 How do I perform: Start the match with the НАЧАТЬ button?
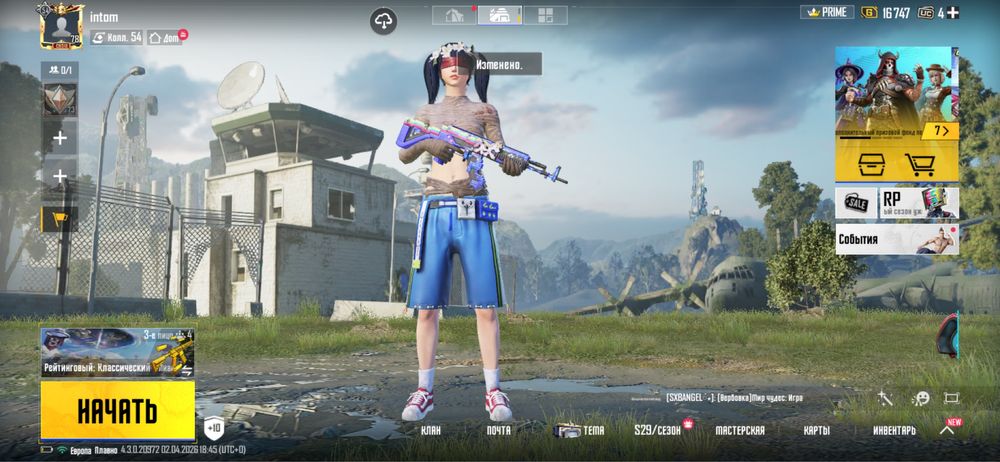pos(118,410)
